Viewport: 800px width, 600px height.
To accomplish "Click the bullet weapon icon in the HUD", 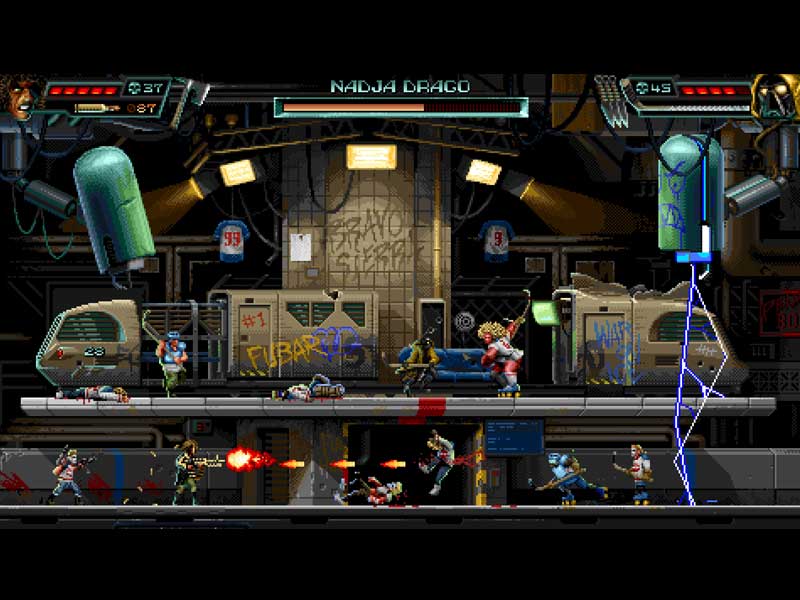I will 95,107.
